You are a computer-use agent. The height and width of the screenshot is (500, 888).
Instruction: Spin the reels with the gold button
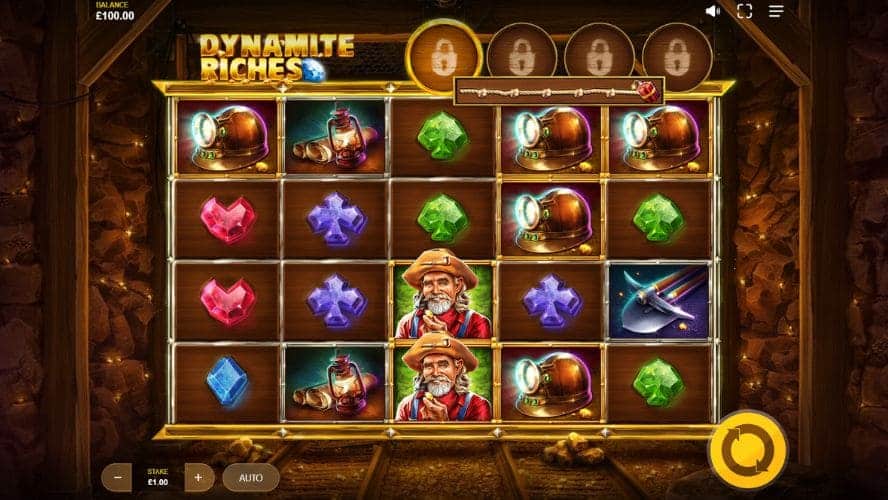coord(747,449)
